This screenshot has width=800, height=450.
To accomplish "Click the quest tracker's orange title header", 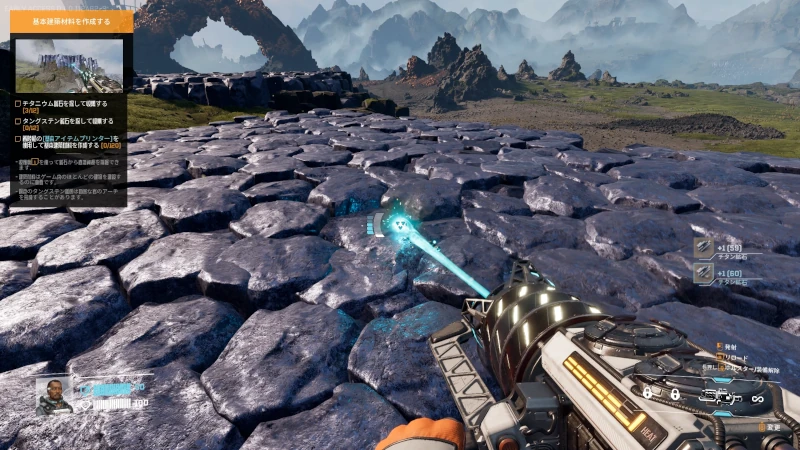I will coord(70,21).
